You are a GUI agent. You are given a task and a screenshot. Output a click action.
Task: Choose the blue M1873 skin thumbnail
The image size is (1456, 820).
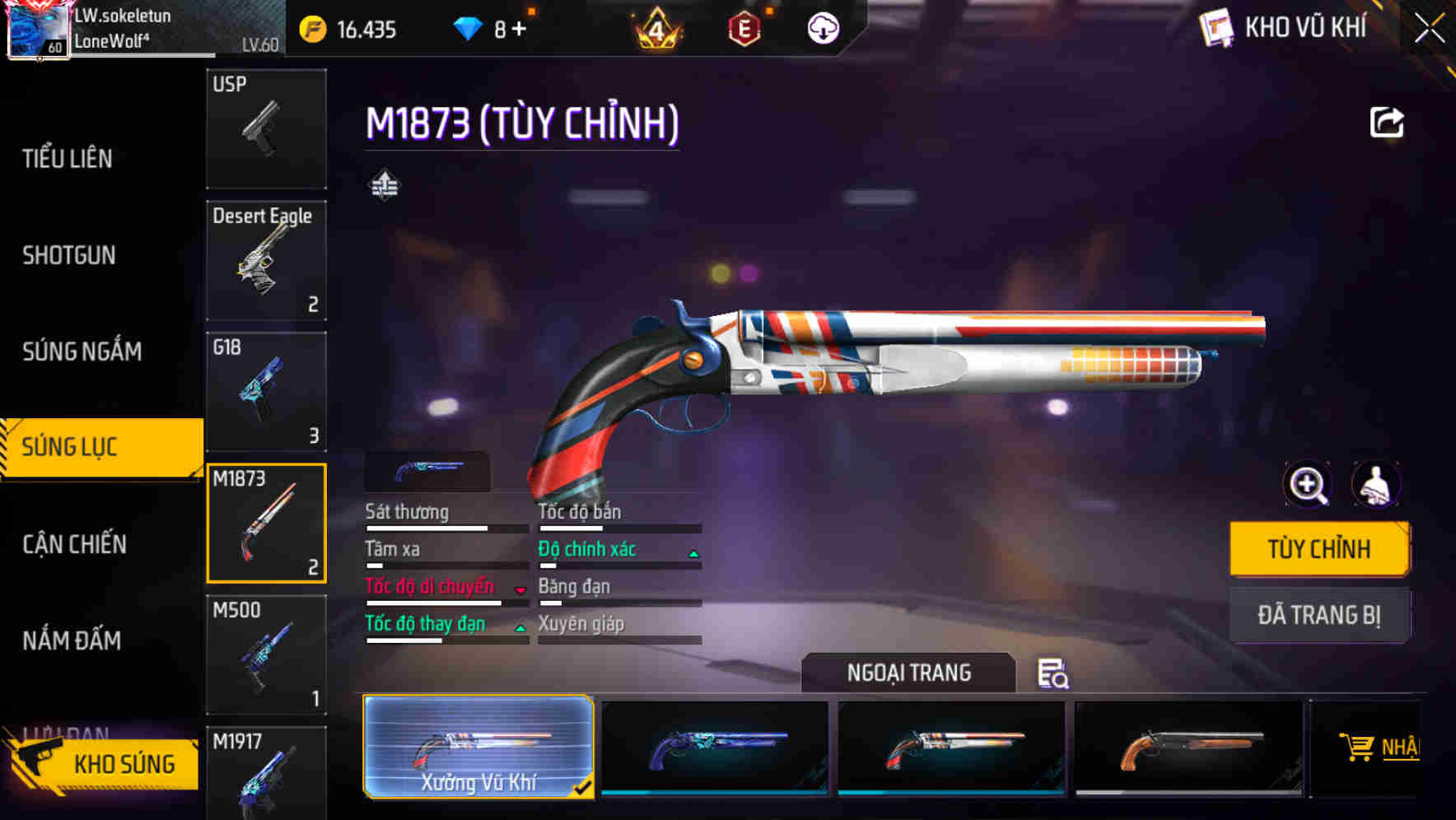click(715, 747)
